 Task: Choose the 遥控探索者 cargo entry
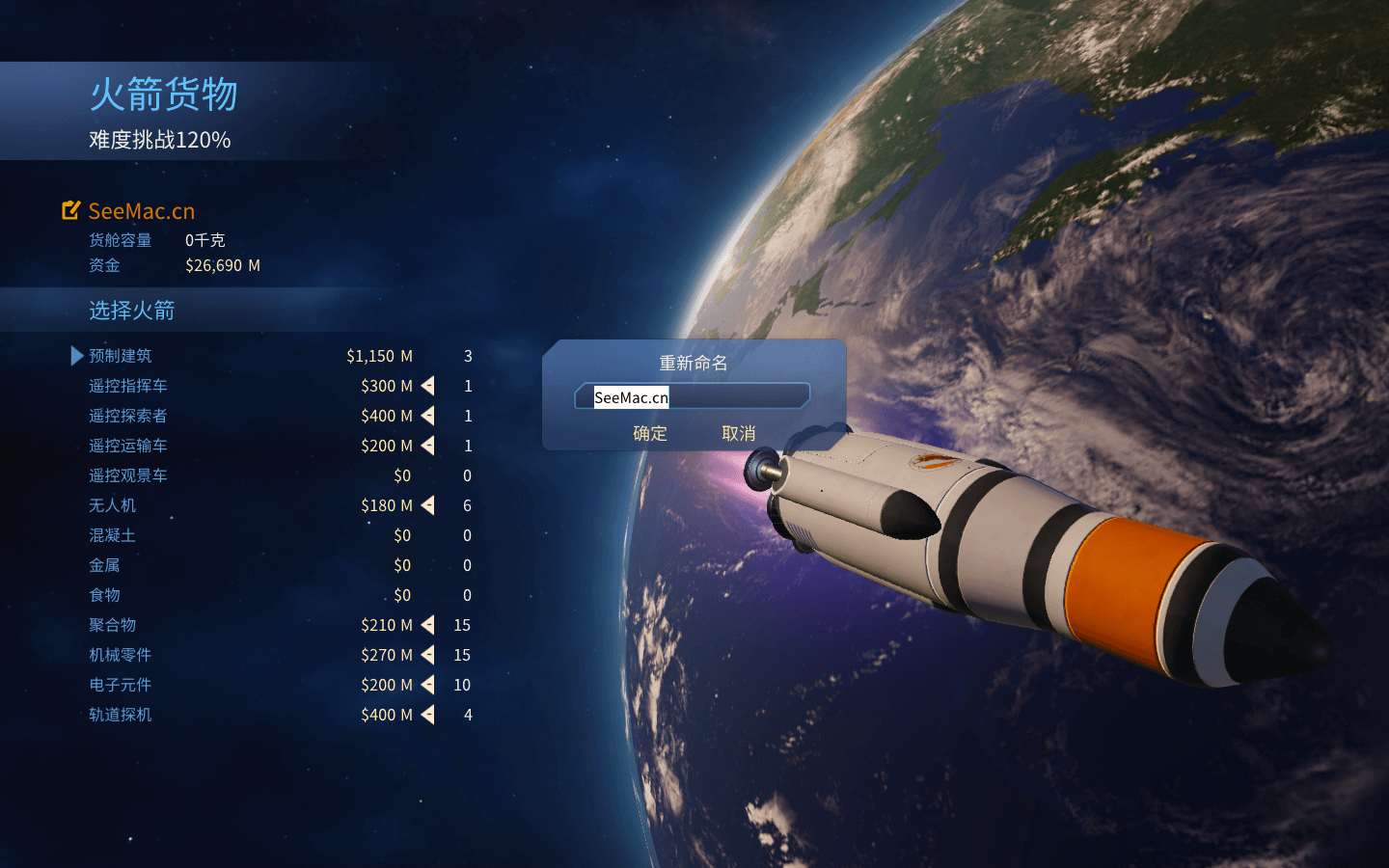coord(128,416)
